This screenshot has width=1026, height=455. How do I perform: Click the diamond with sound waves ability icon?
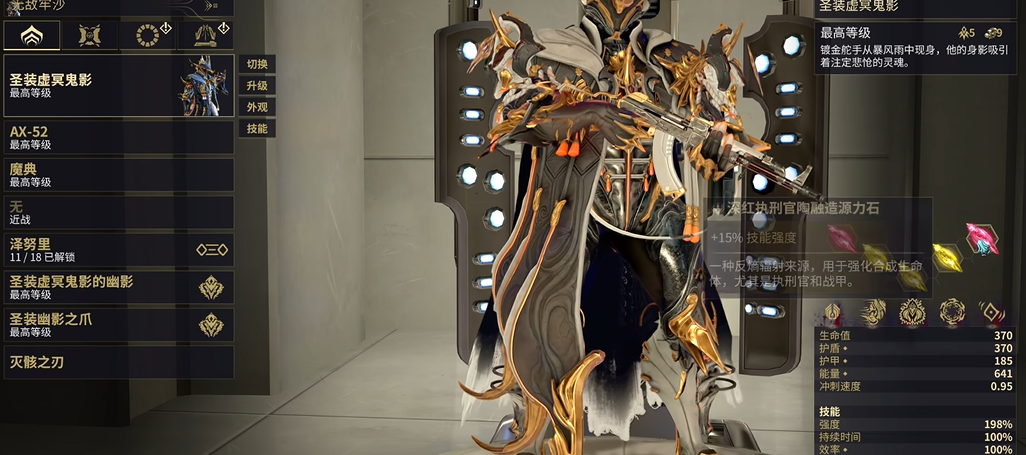pyautogui.click(x=991, y=312)
